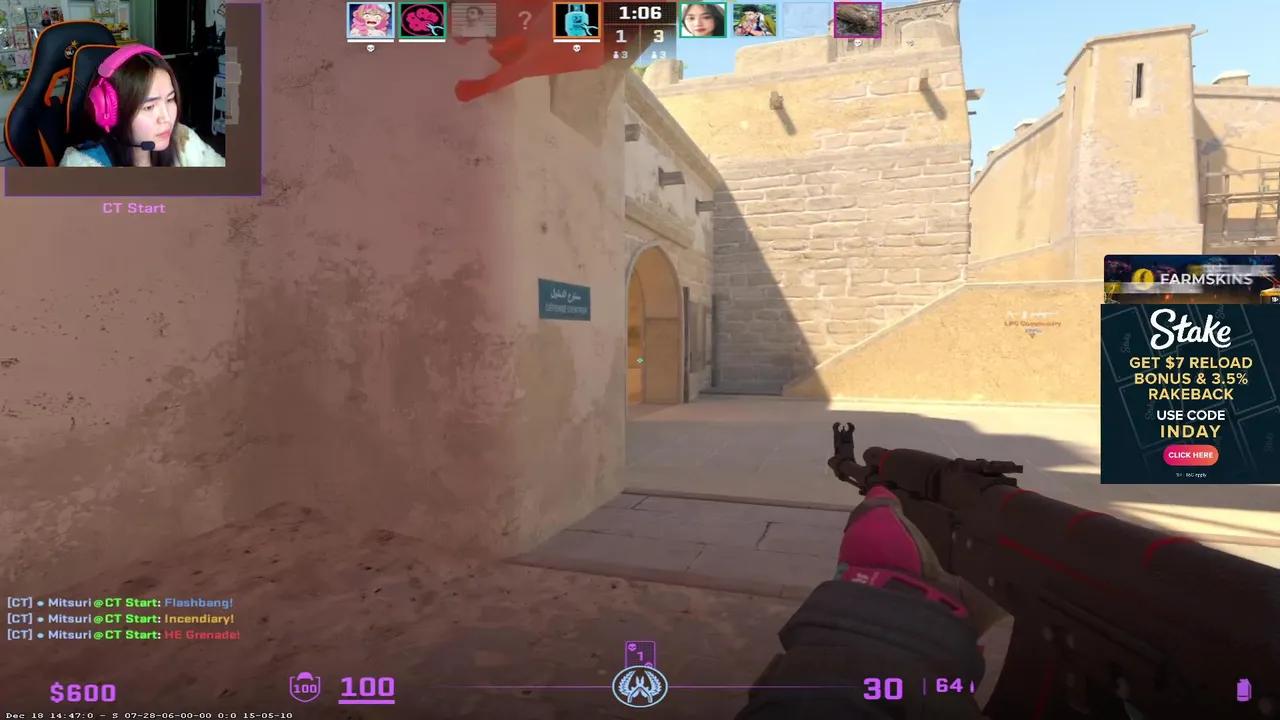Click the question mark placeholder avatar slot

524,21
